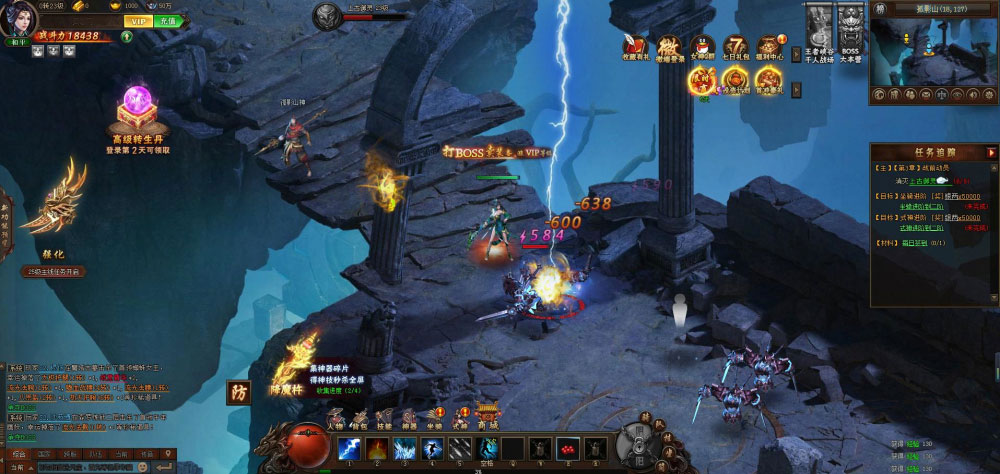Activate the fire skill in slot 2
This screenshot has width=1000, height=474.
[376, 449]
